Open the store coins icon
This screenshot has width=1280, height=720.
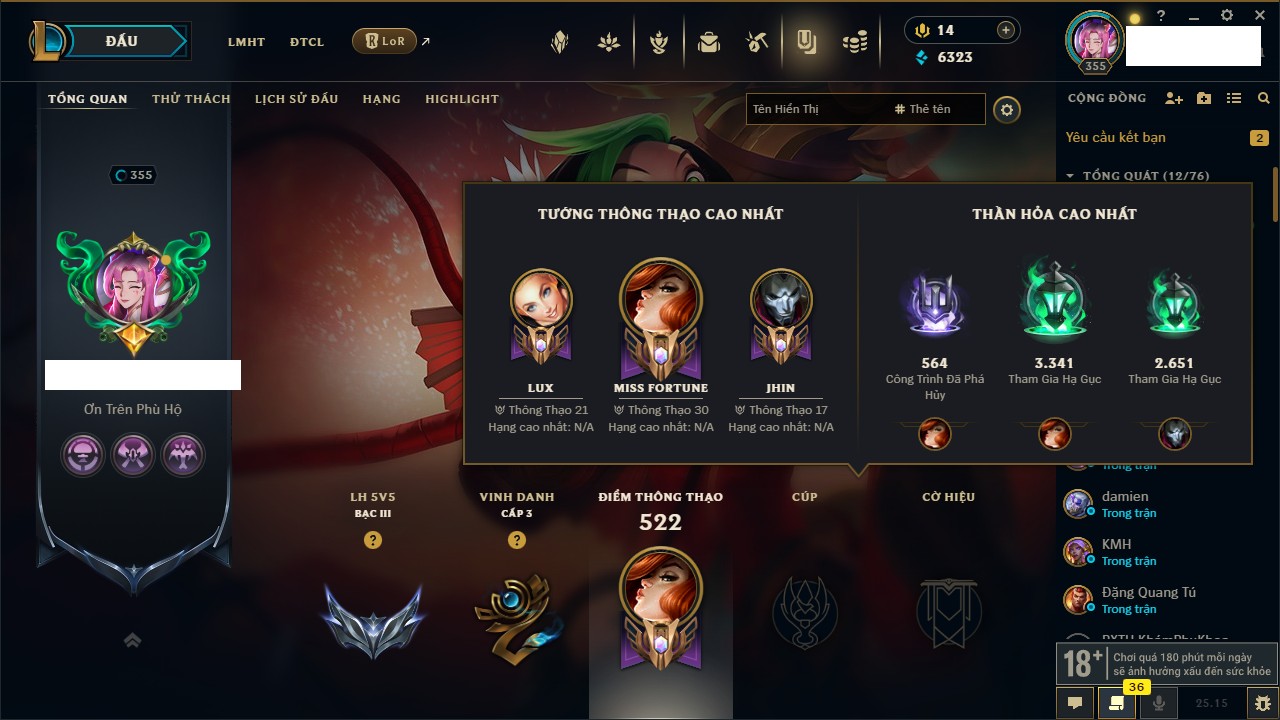point(853,42)
